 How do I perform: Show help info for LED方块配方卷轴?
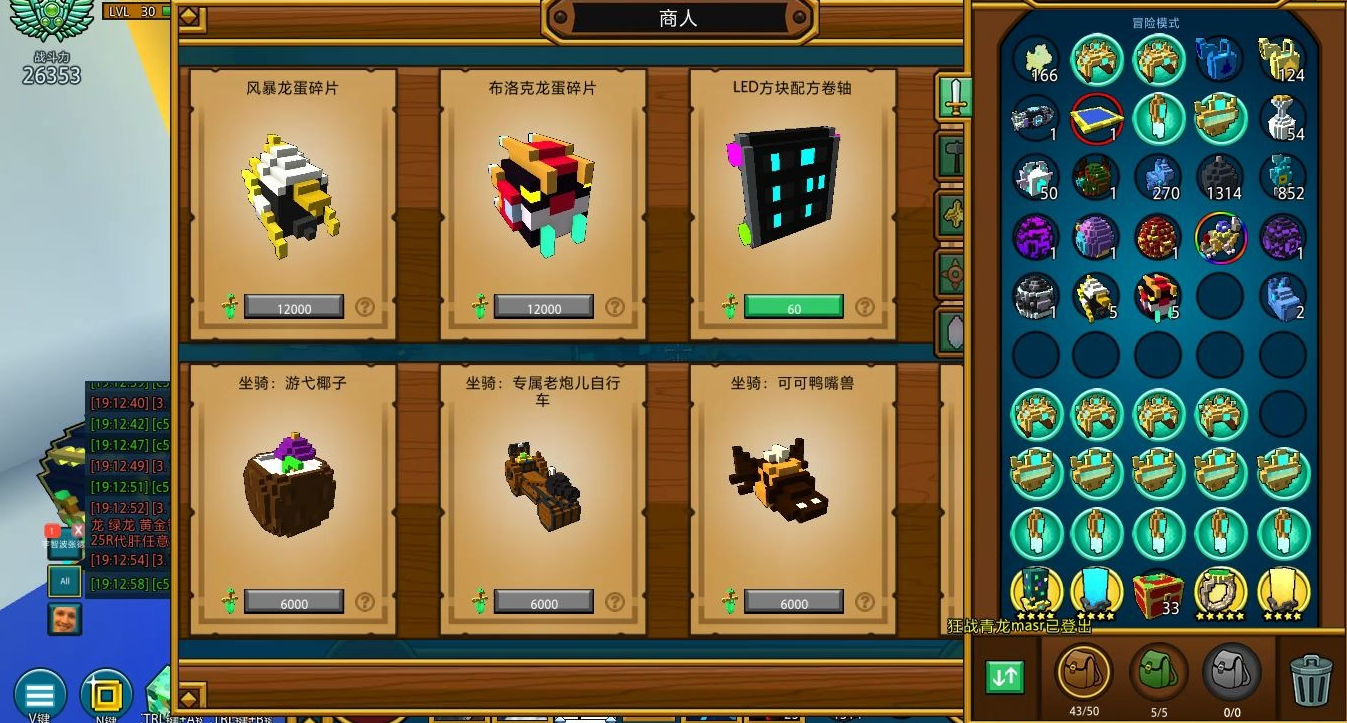(x=865, y=307)
